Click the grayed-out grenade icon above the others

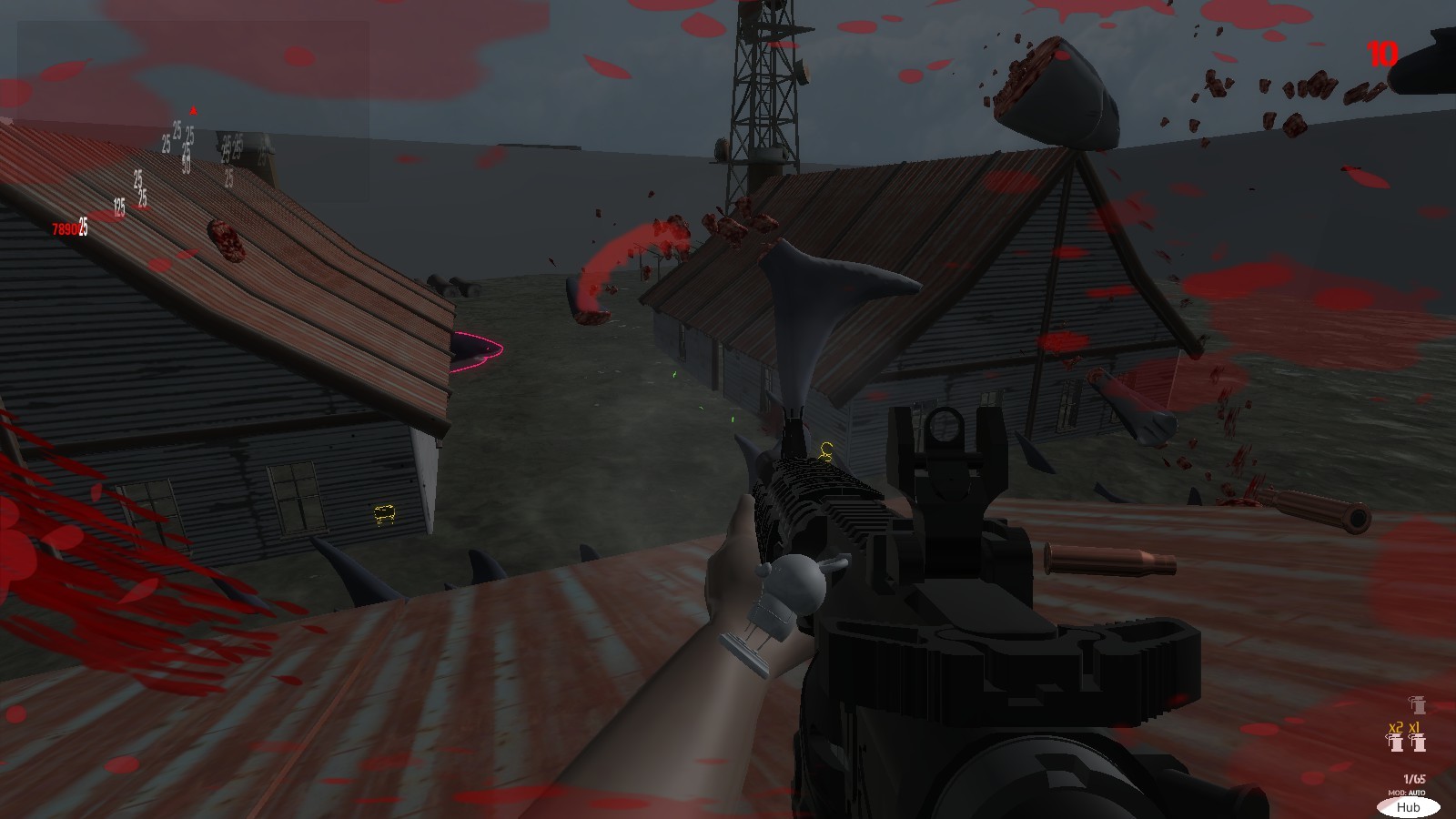pos(1417,706)
